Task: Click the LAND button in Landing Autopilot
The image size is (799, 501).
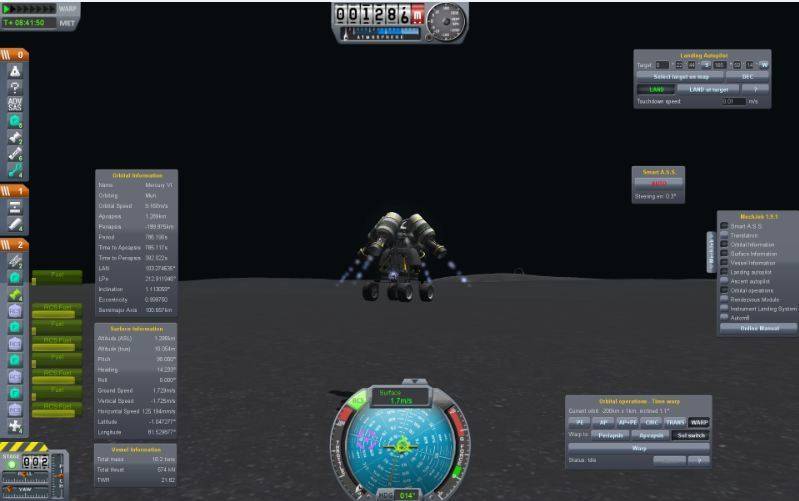Action: coord(656,89)
